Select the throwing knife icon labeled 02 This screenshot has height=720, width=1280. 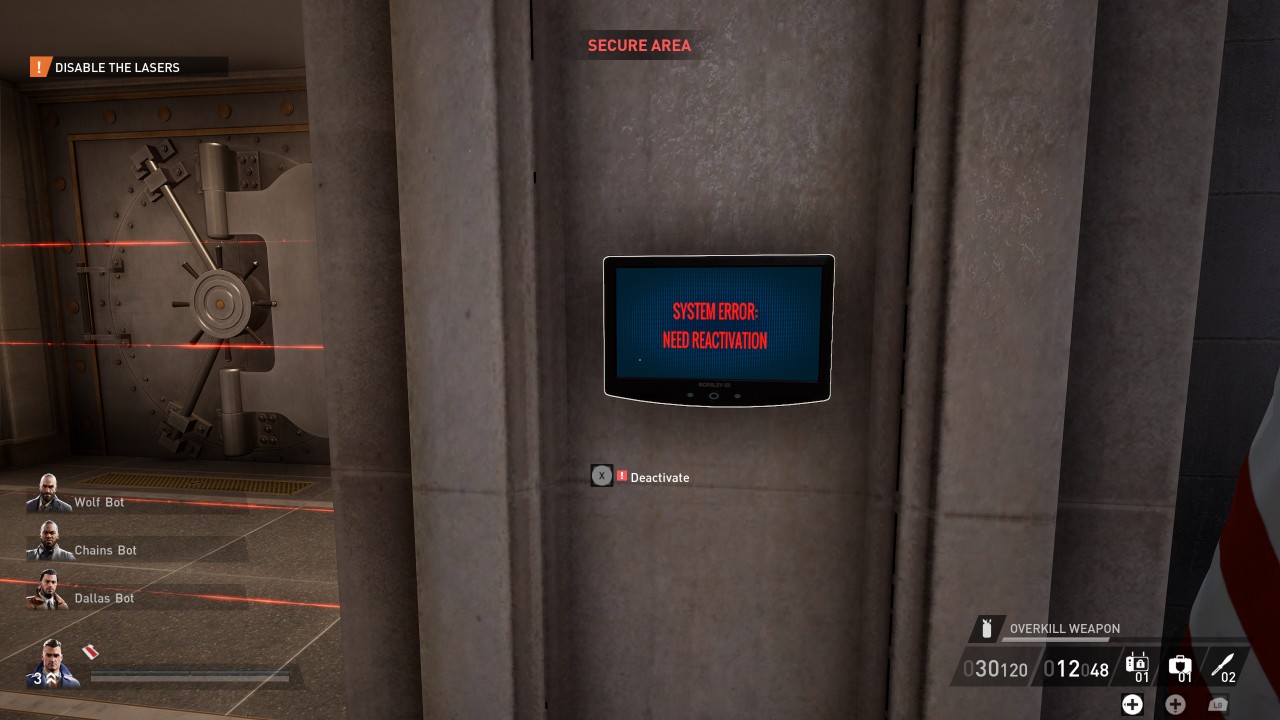[1226, 663]
